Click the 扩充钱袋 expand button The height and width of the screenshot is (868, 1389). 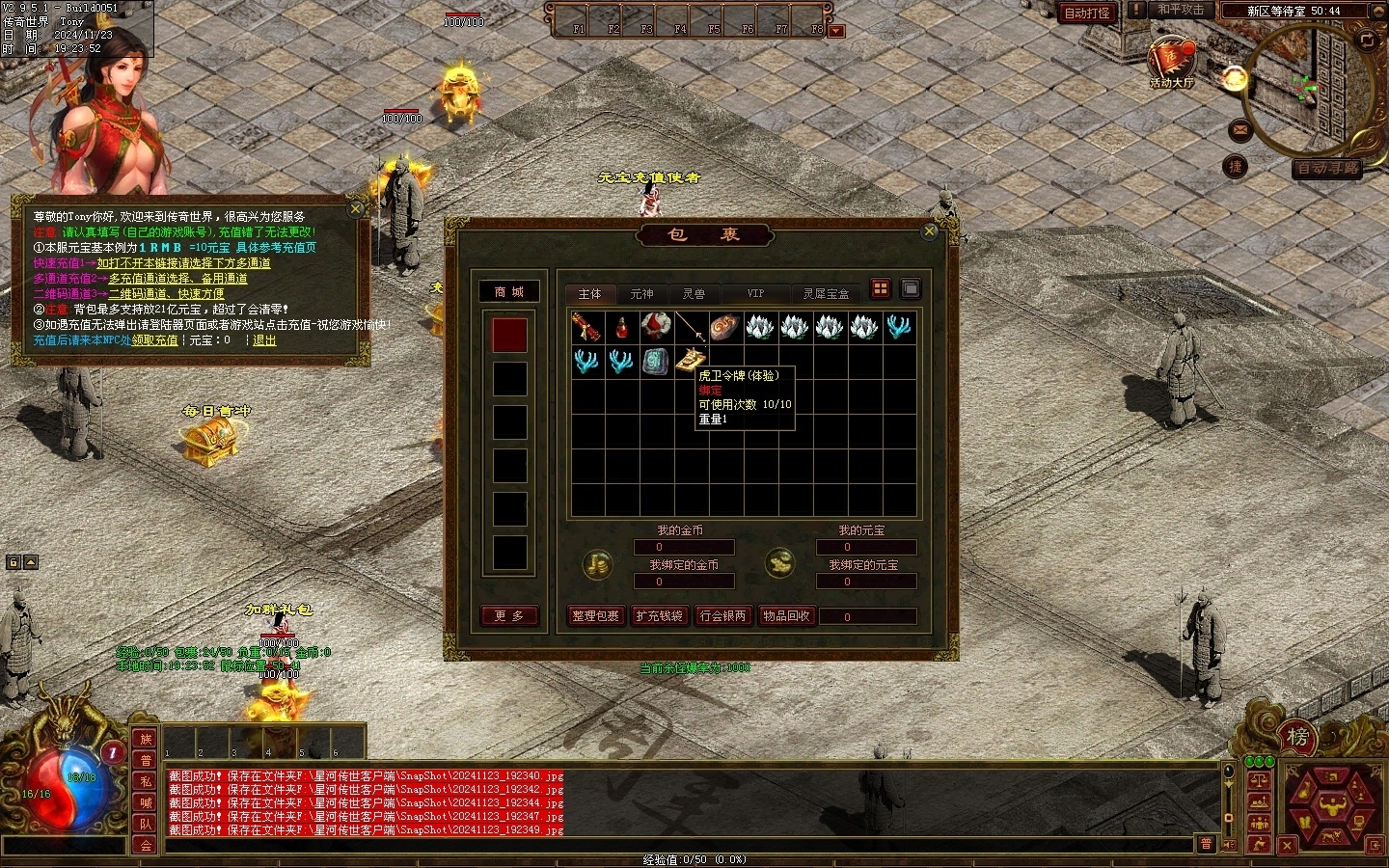[x=660, y=615]
